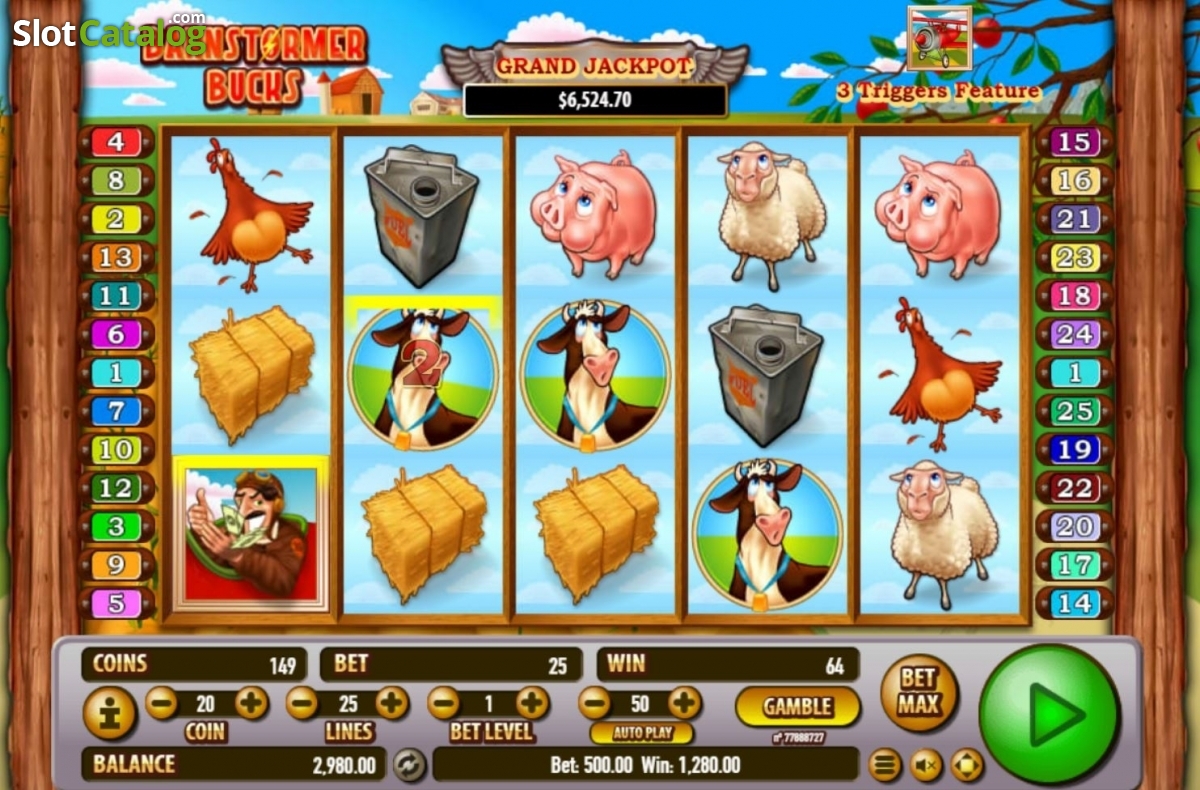This screenshot has height=790, width=1200.
Task: Decrease the coin value
Action: point(161,703)
